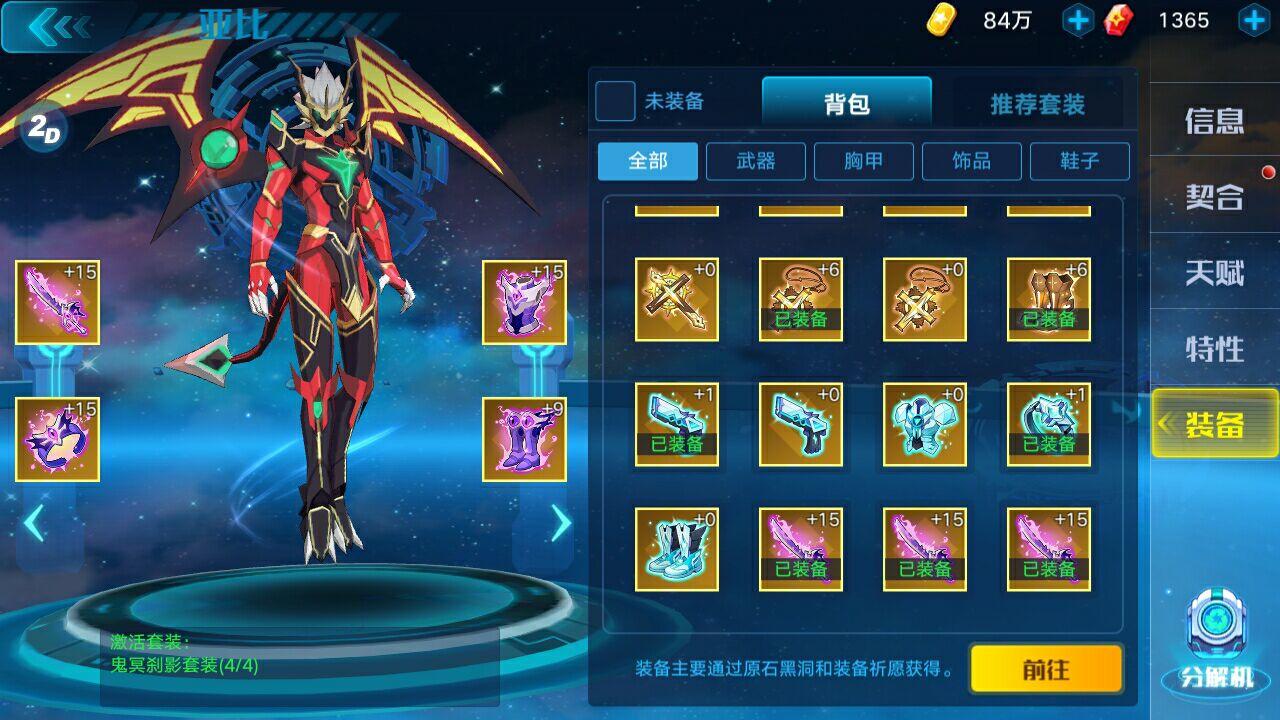
Task: Select the icy +0 boots item
Action: click(676, 548)
